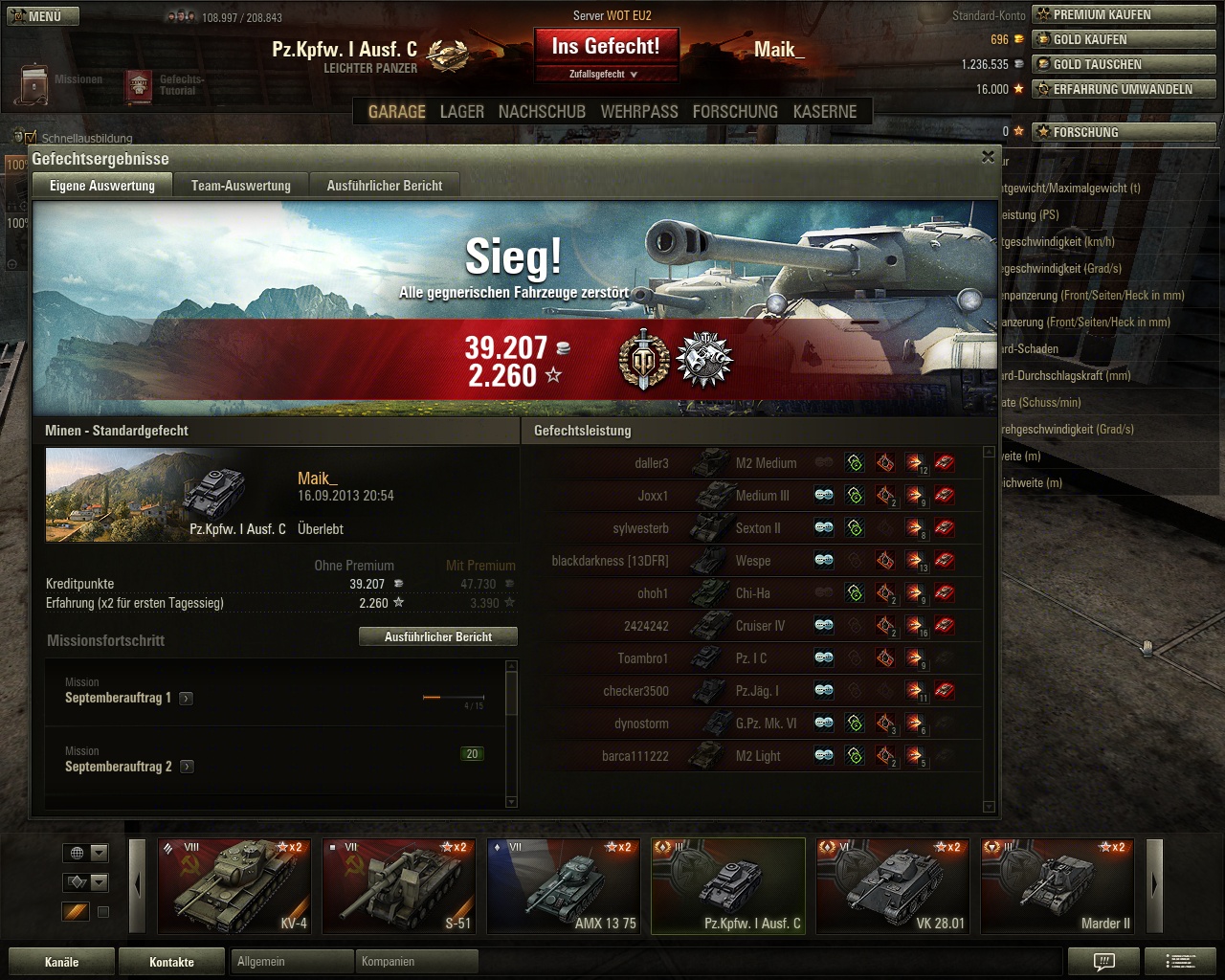Start battle with Ins Gefecht!
The image size is (1225, 980).
(x=605, y=47)
